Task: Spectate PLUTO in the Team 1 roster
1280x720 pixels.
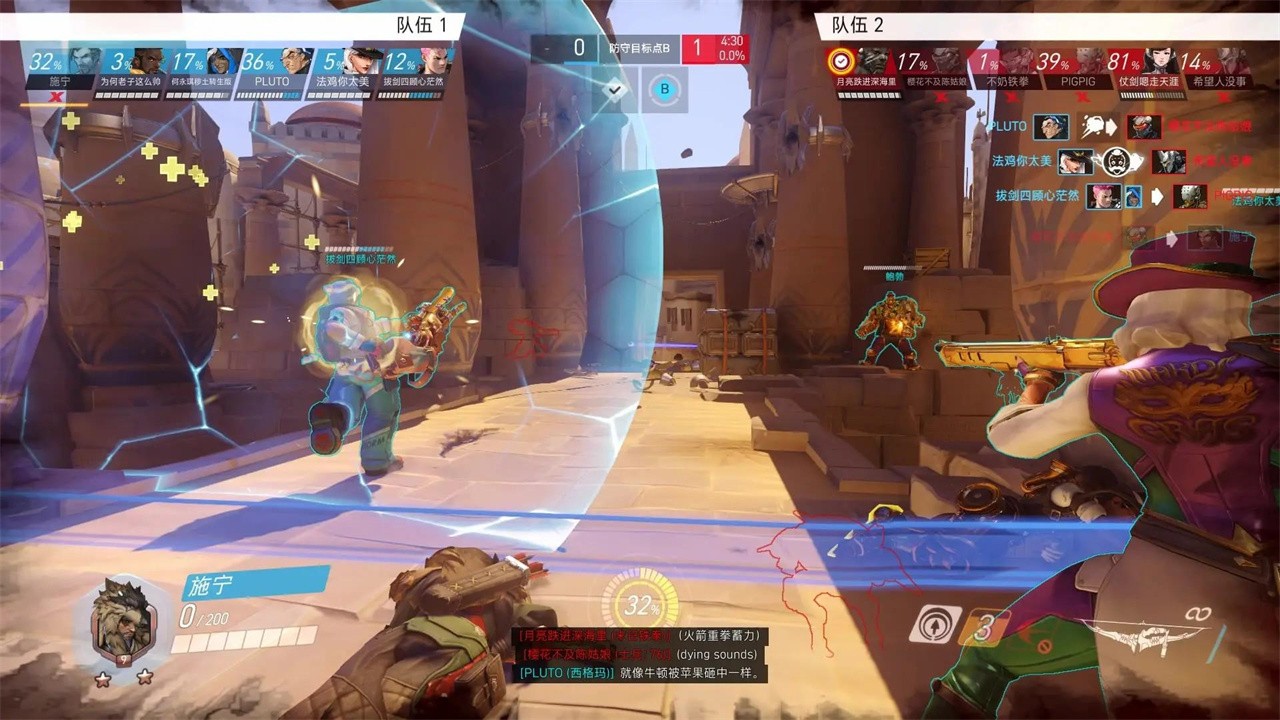Action: pos(270,71)
